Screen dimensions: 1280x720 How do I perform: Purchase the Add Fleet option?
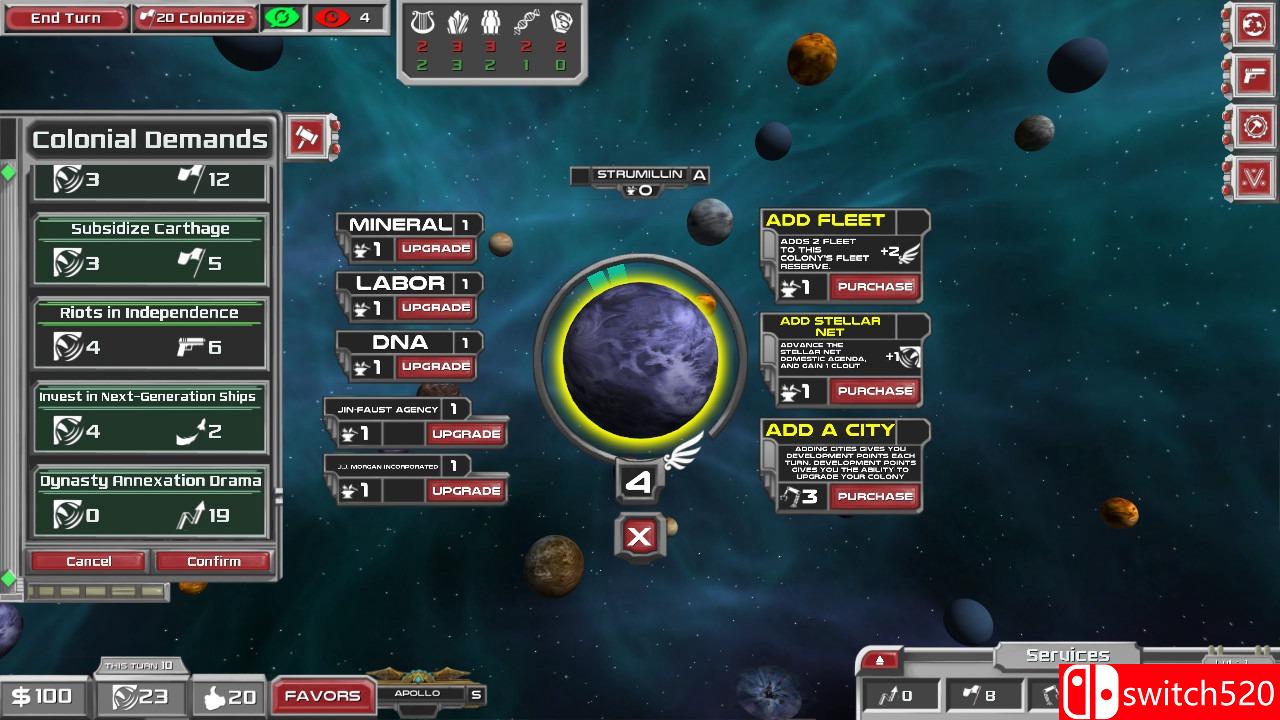point(874,287)
